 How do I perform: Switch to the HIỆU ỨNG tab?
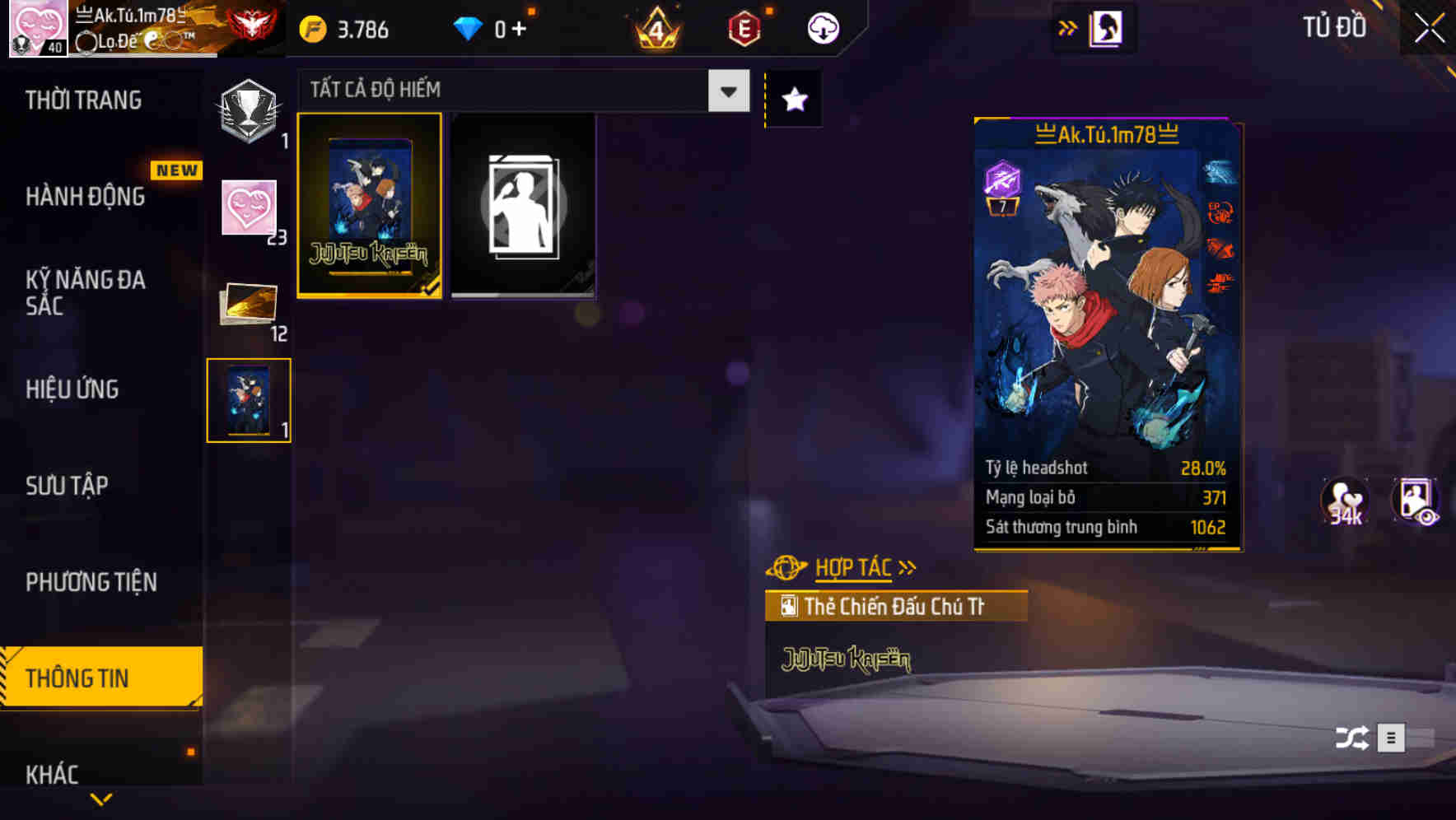pos(72,389)
